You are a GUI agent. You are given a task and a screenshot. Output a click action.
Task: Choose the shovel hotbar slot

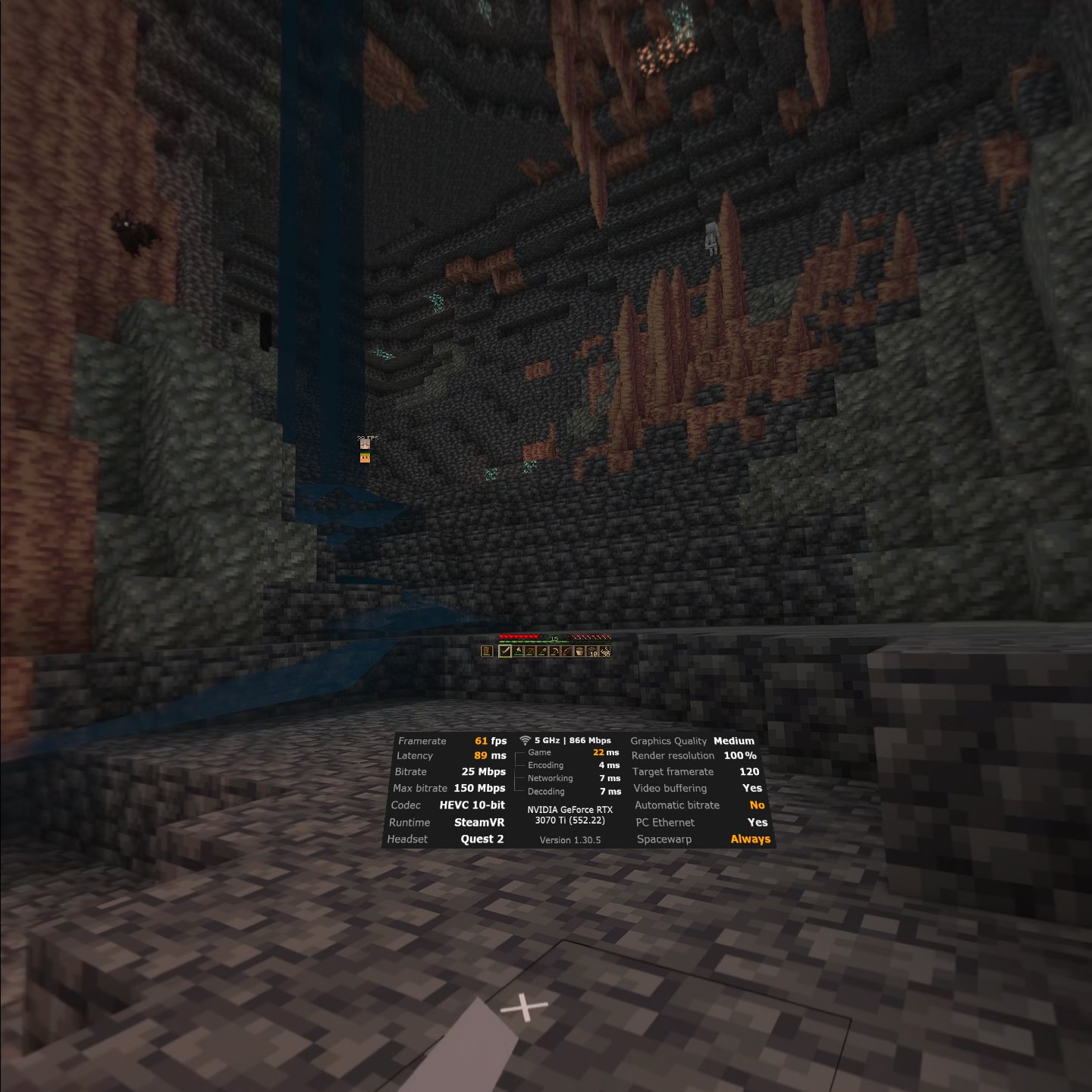543,651
